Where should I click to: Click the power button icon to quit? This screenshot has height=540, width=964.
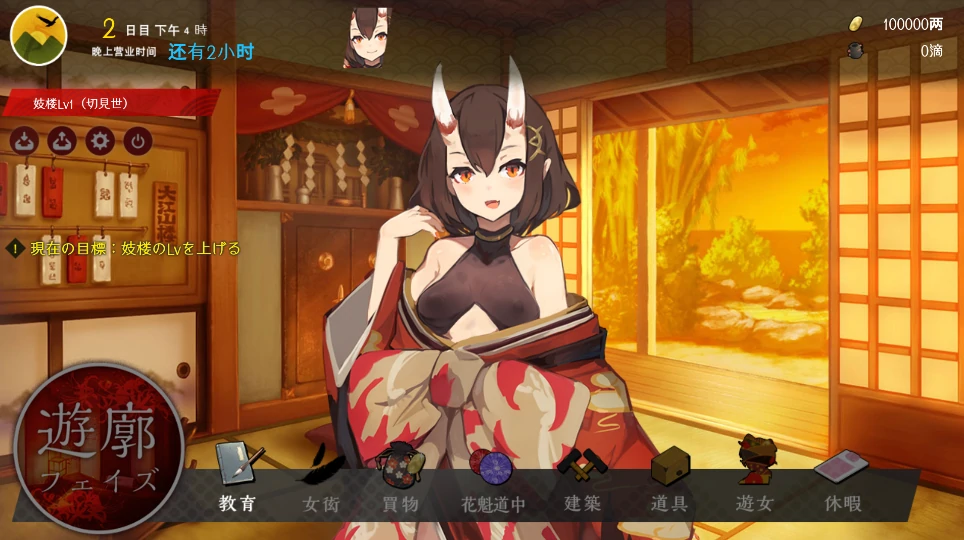136,140
